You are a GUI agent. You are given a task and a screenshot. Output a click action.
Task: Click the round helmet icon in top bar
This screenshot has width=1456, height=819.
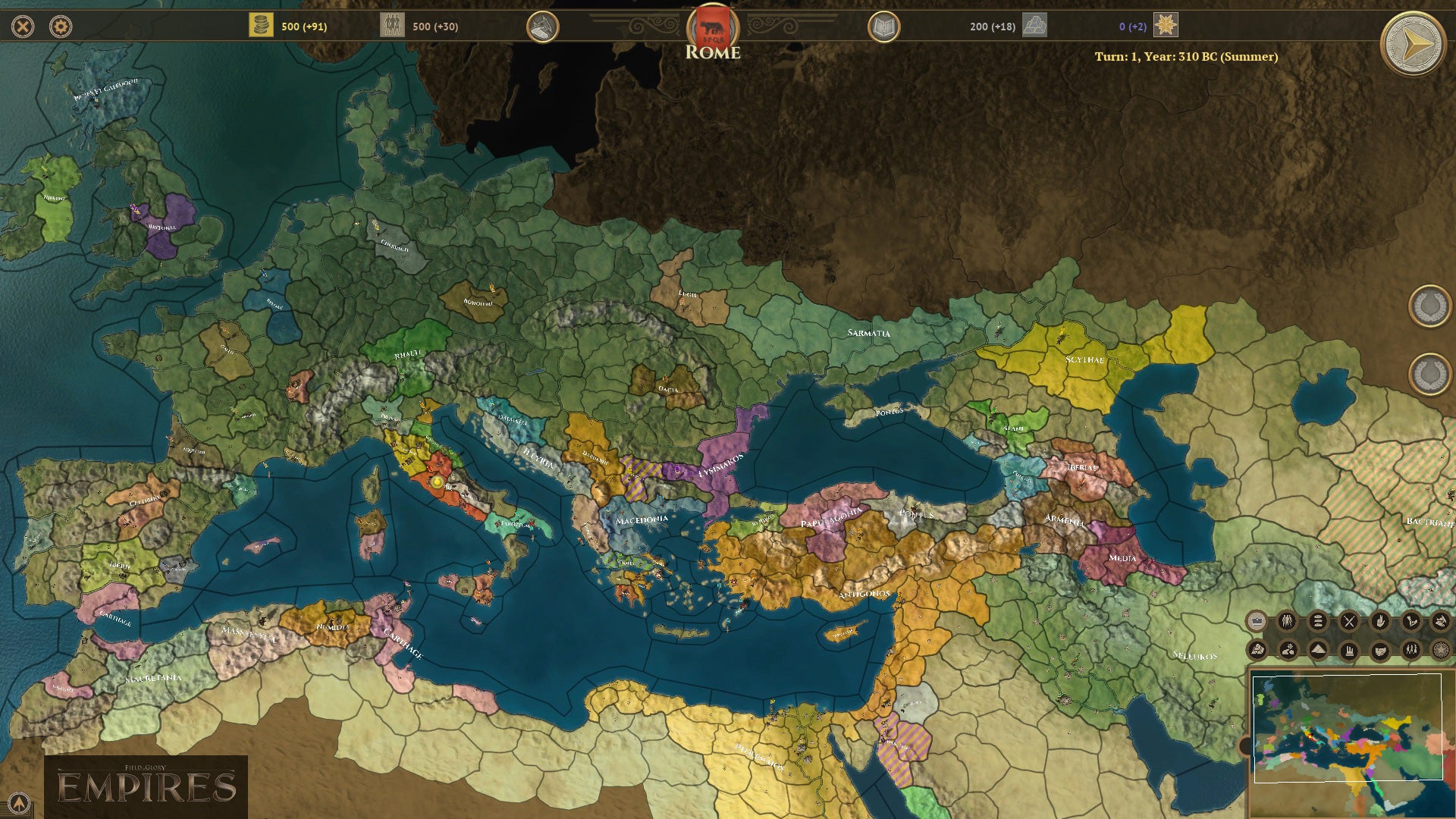click(542, 27)
